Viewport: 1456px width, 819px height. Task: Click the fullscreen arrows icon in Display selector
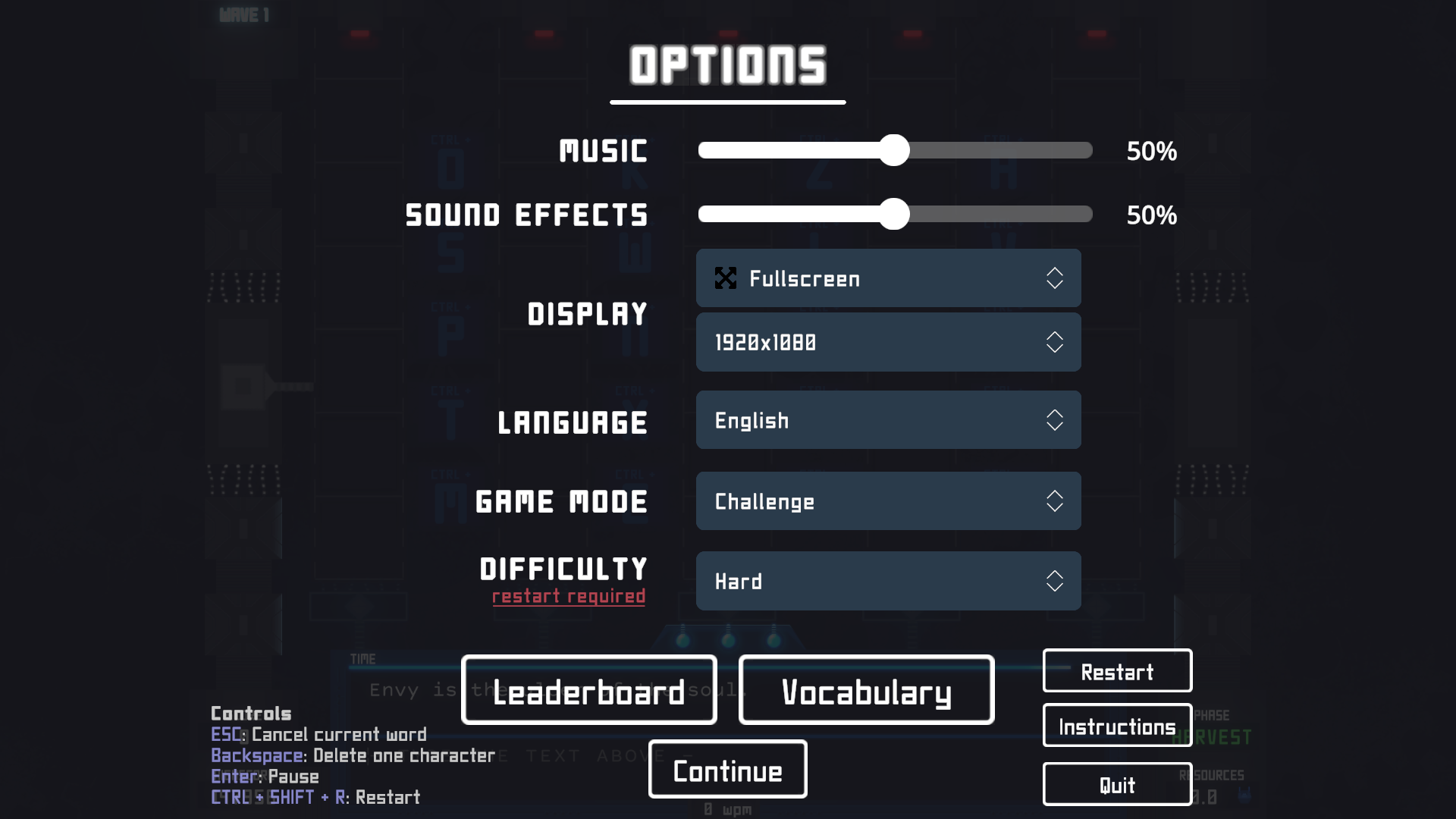(726, 278)
